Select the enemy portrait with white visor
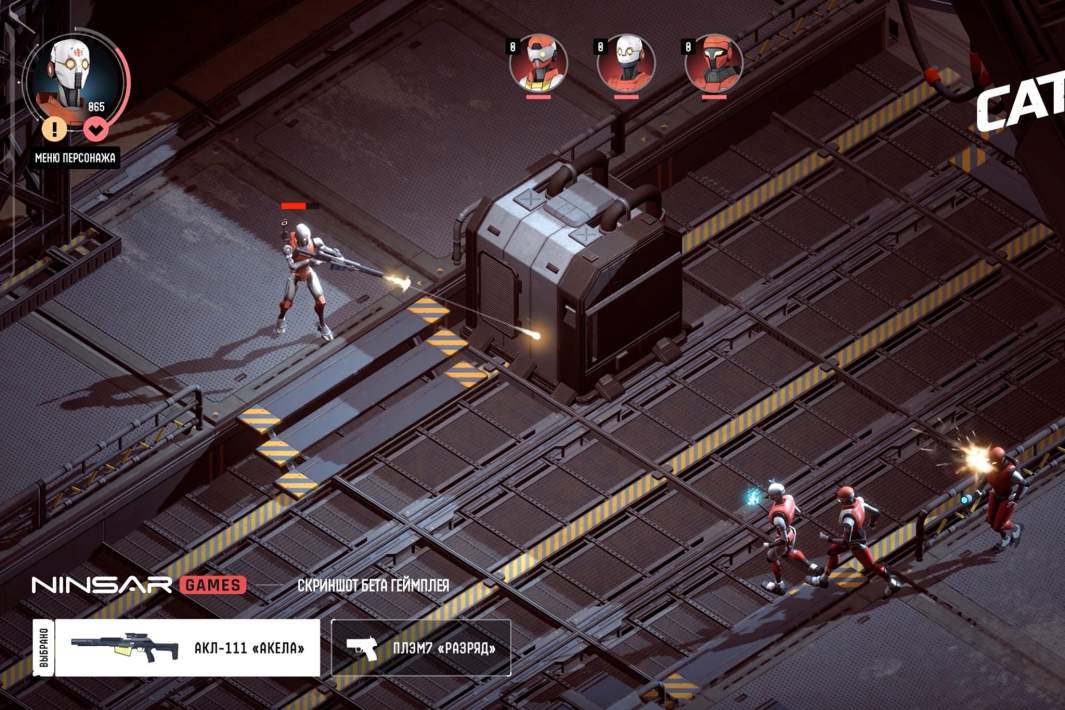Image resolution: width=1065 pixels, height=710 pixels. pyautogui.click(x=539, y=63)
